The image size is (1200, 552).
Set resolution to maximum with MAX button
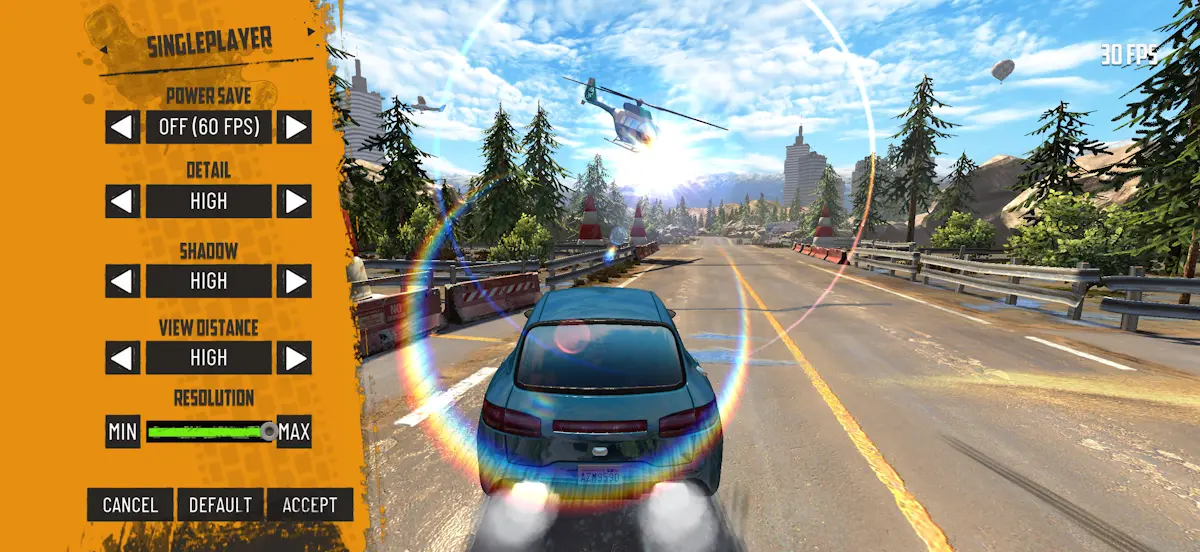pos(294,432)
